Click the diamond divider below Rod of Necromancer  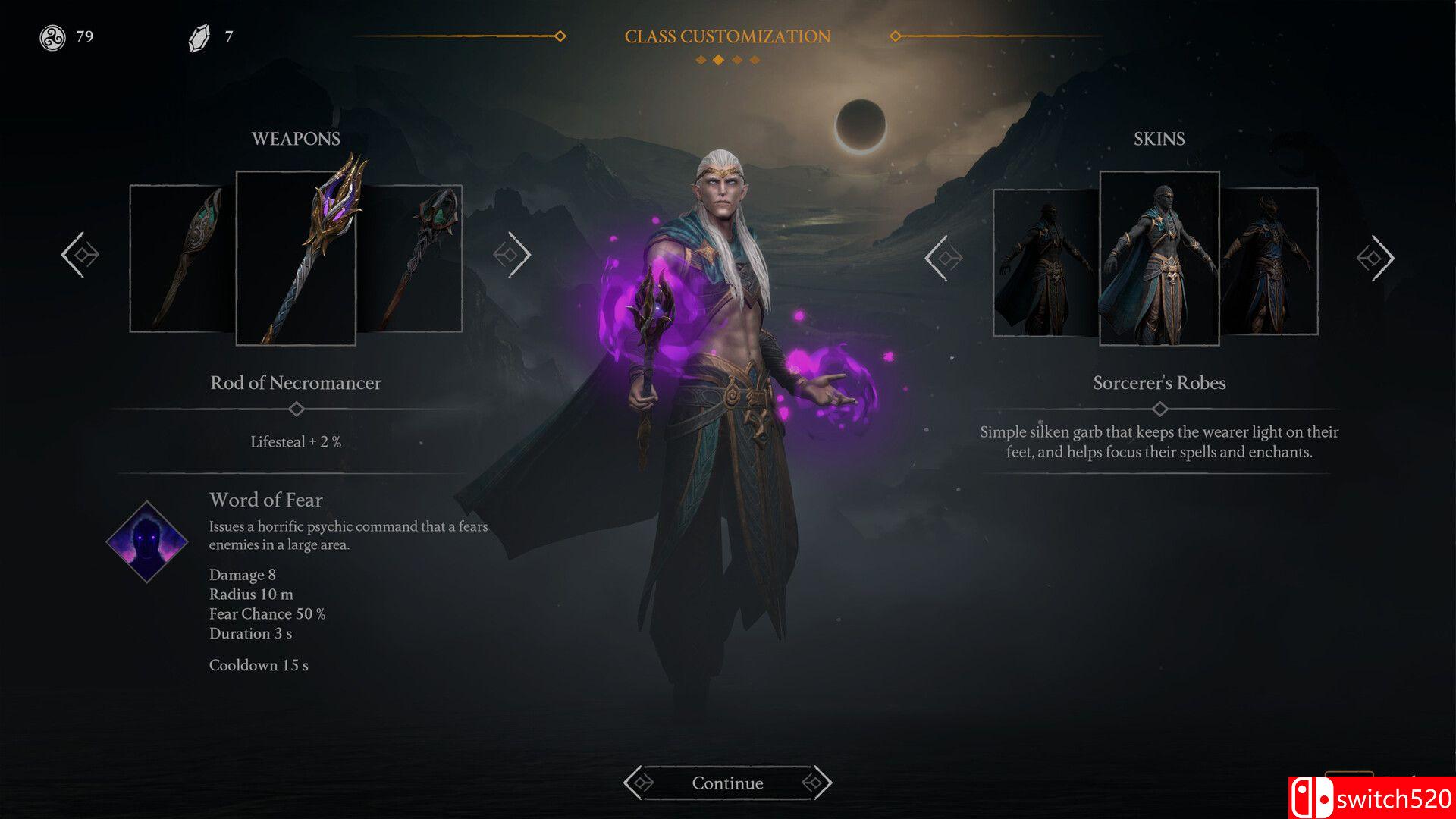pos(296,407)
